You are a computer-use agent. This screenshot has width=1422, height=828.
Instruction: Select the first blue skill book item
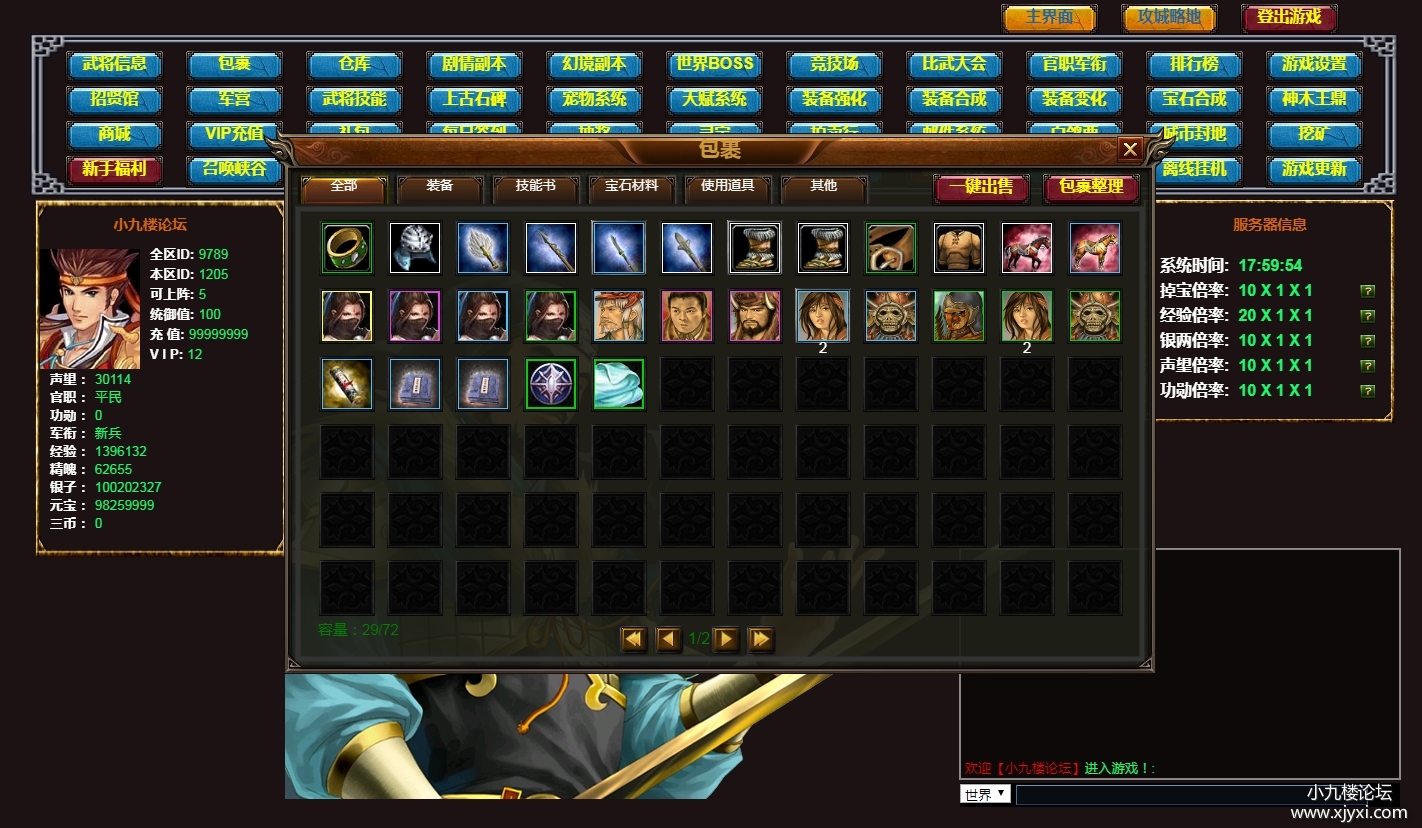415,384
